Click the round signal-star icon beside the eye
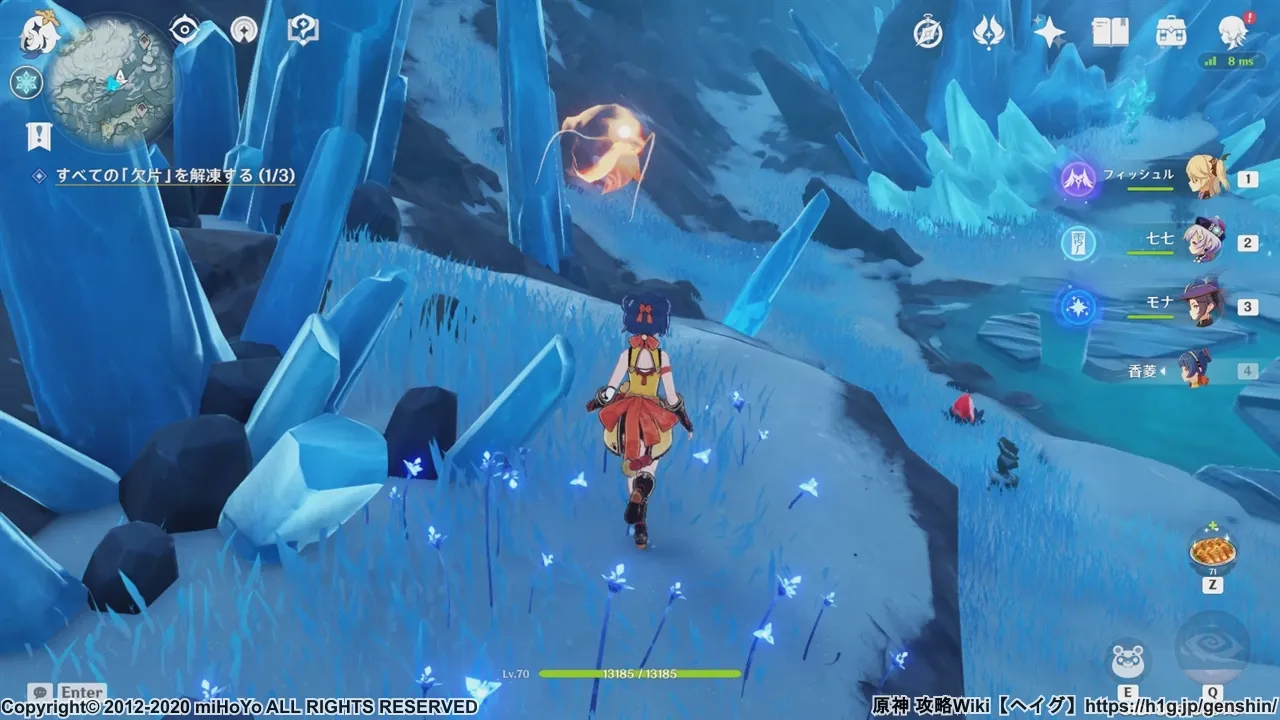Viewport: 1280px width, 720px height. click(x=243, y=30)
